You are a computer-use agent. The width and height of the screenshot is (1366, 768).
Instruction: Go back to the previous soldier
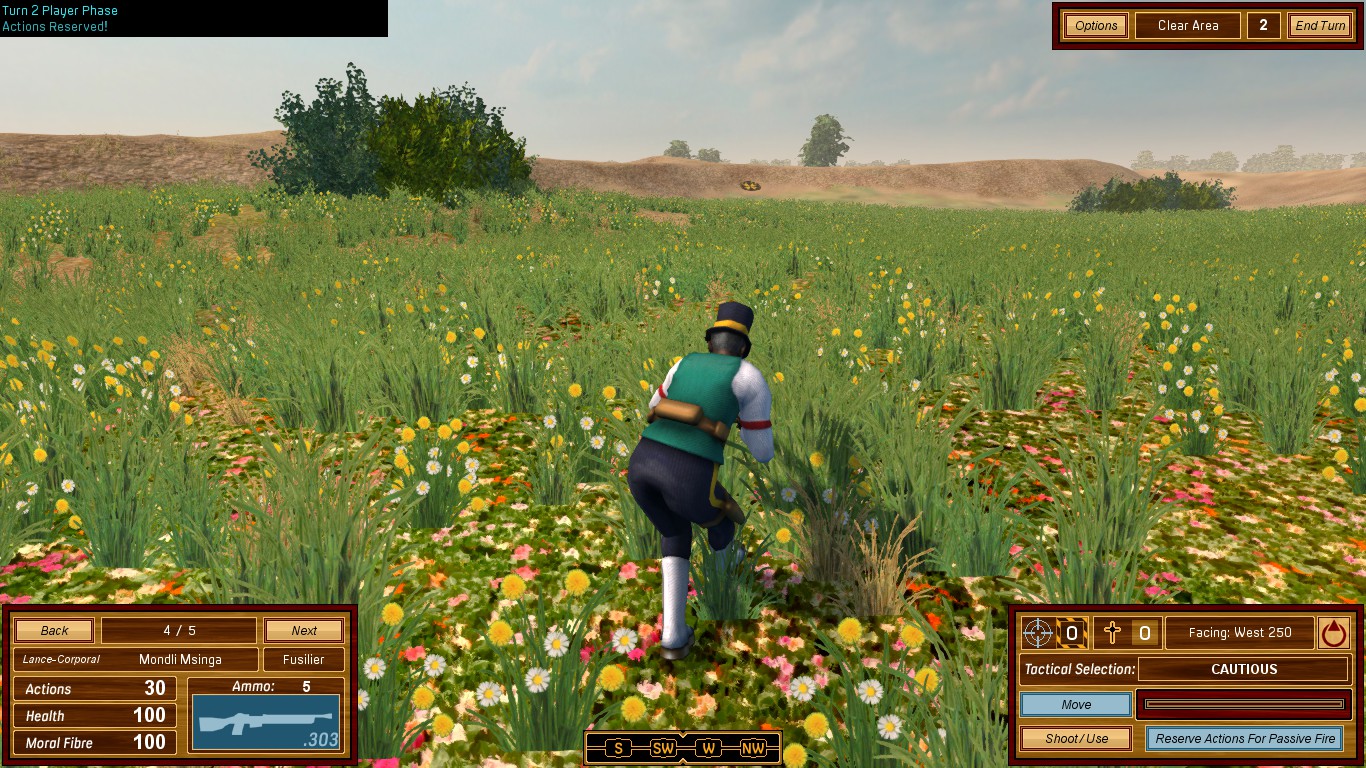[55, 631]
